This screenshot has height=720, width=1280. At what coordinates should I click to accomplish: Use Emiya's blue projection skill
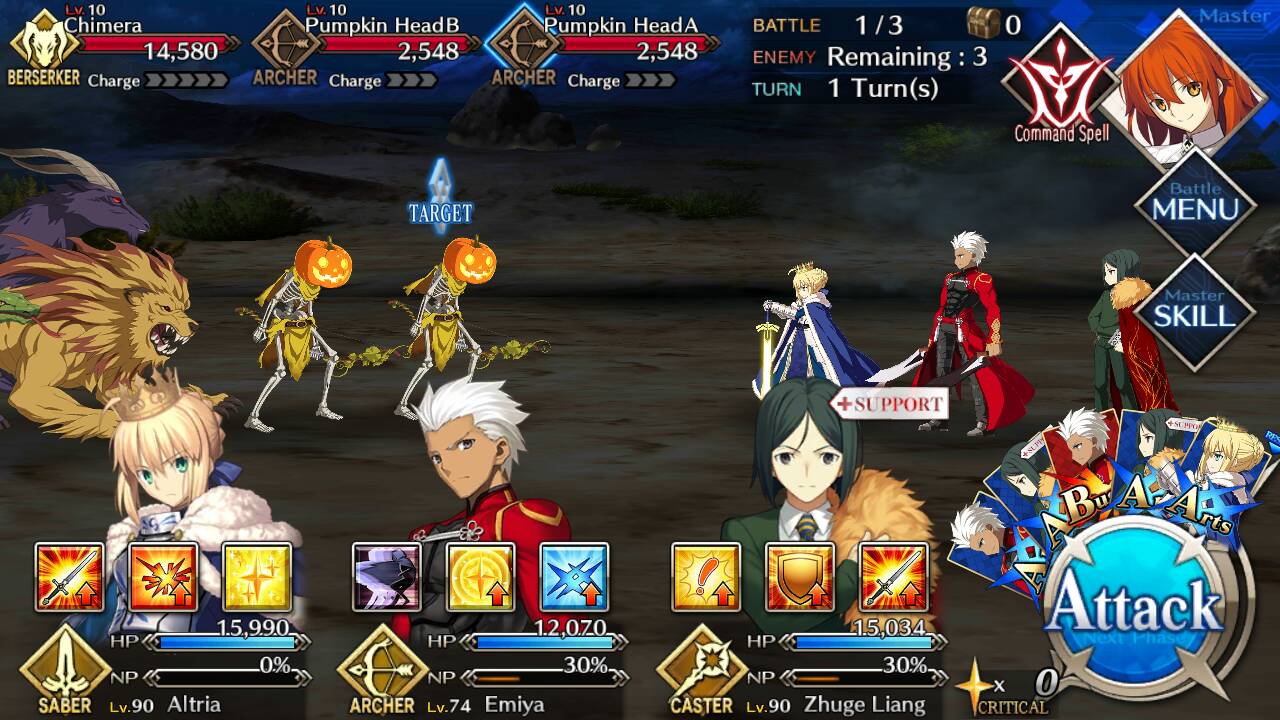pyautogui.click(x=574, y=577)
